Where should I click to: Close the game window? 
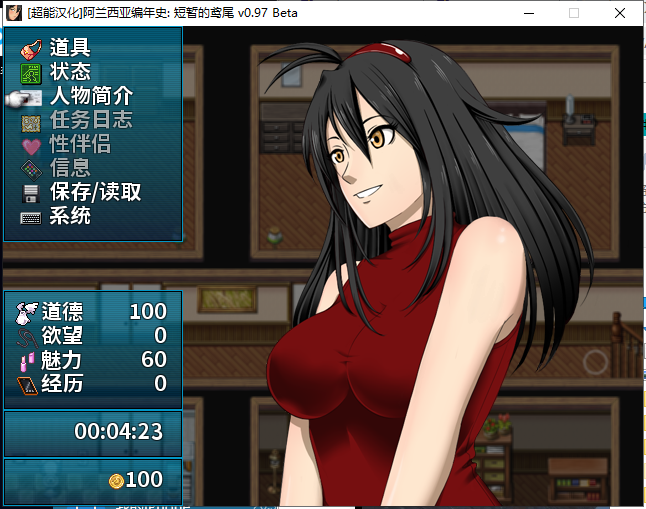click(622, 14)
